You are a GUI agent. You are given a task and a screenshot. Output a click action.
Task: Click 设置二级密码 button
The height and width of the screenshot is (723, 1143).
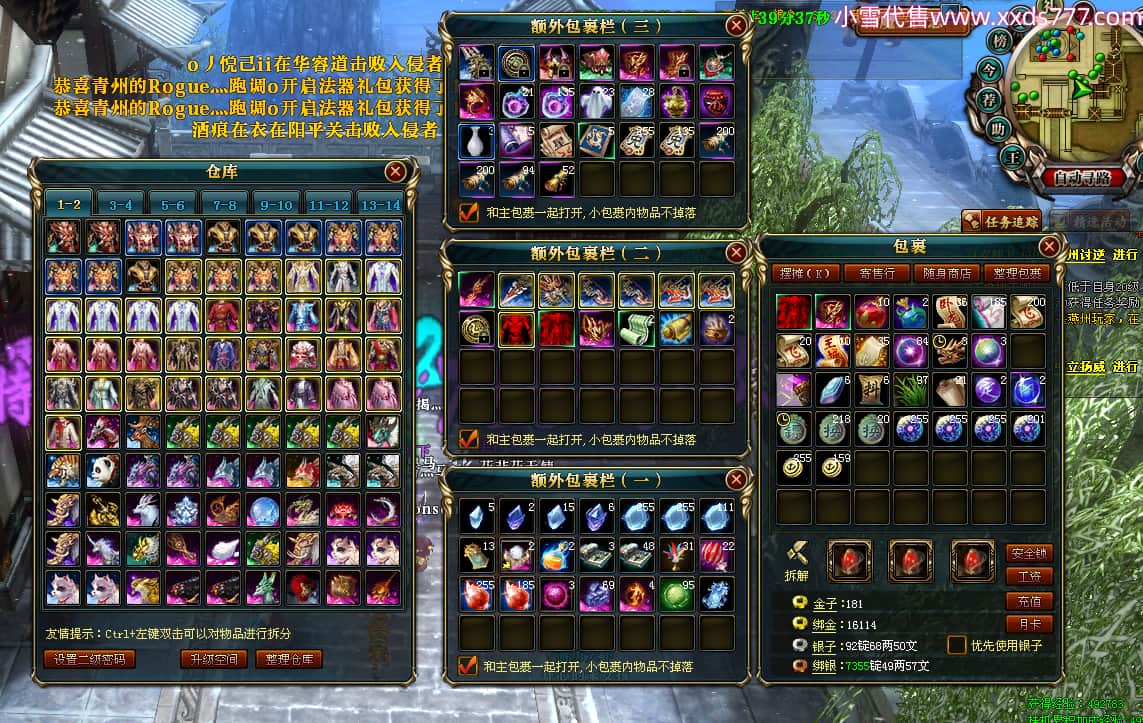click(90, 659)
